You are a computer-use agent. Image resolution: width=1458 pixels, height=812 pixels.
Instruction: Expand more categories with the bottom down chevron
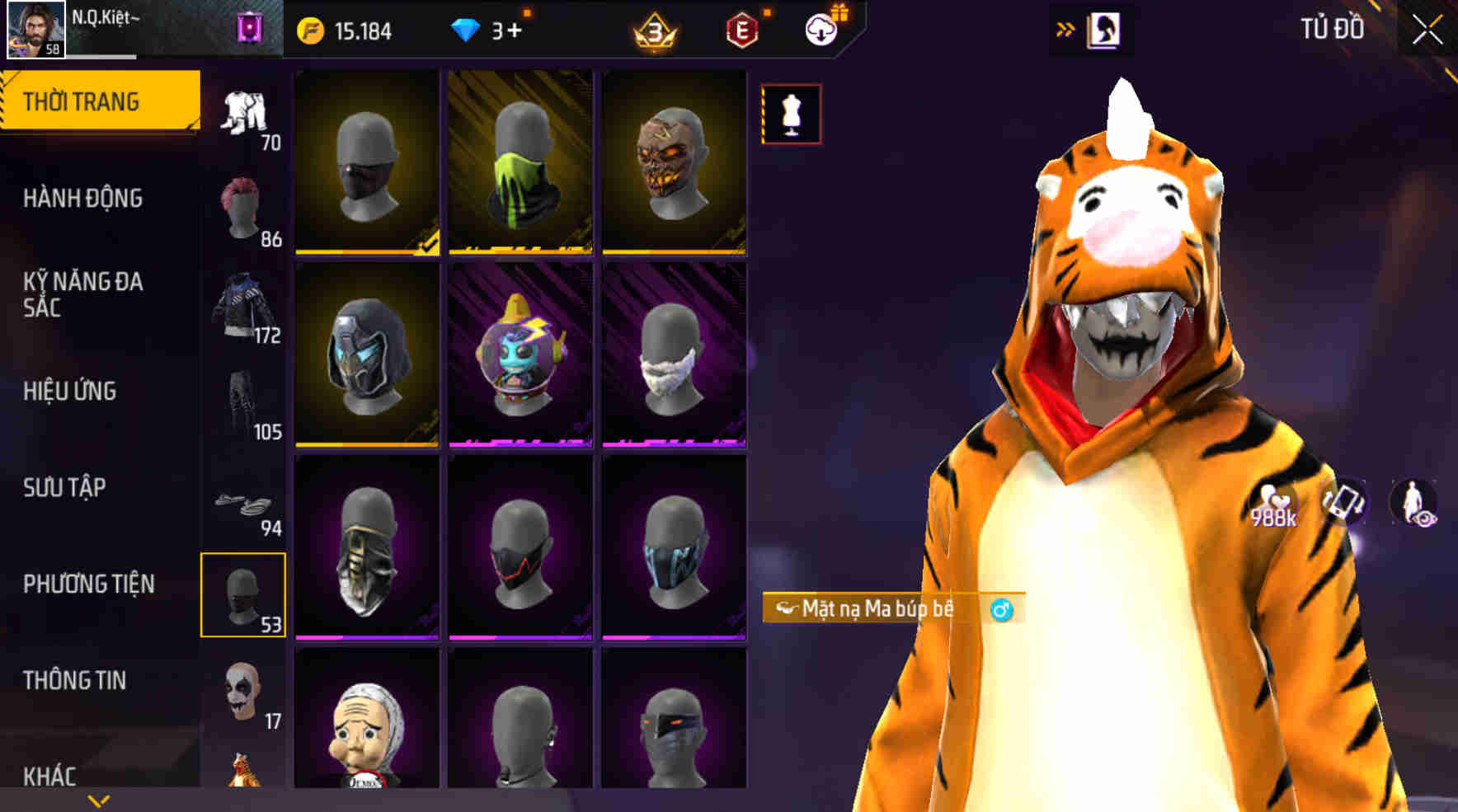point(99,799)
